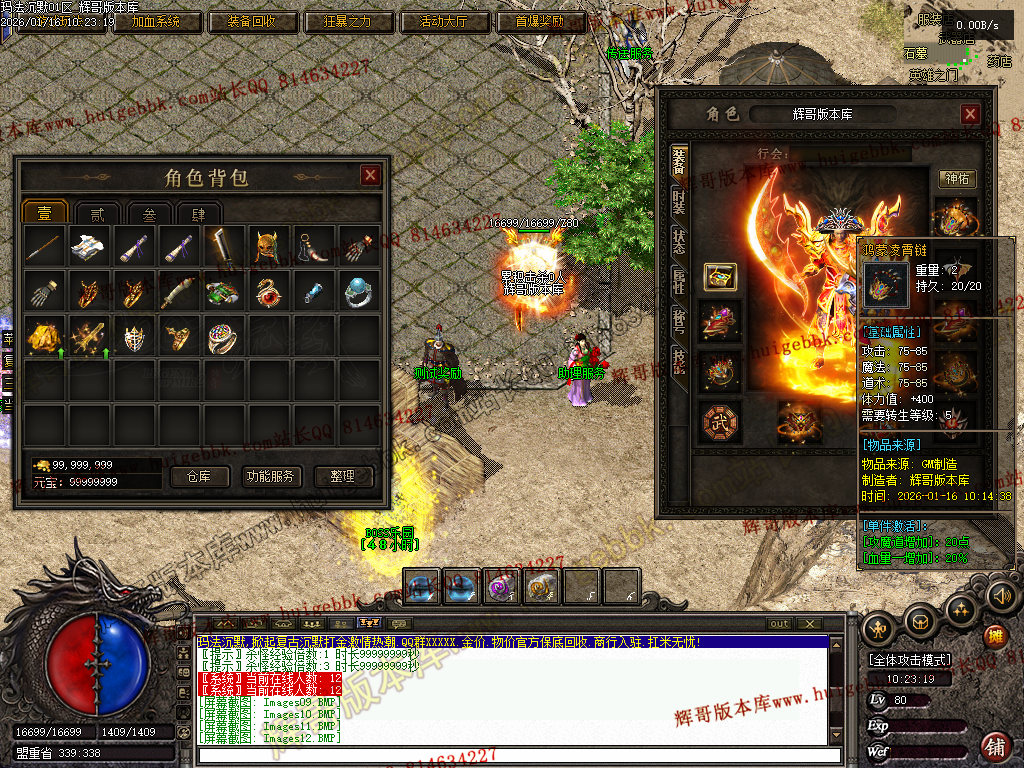The width and height of the screenshot is (1024, 768).
Task: Click the 神佑 button on character panel
Action: tap(957, 179)
